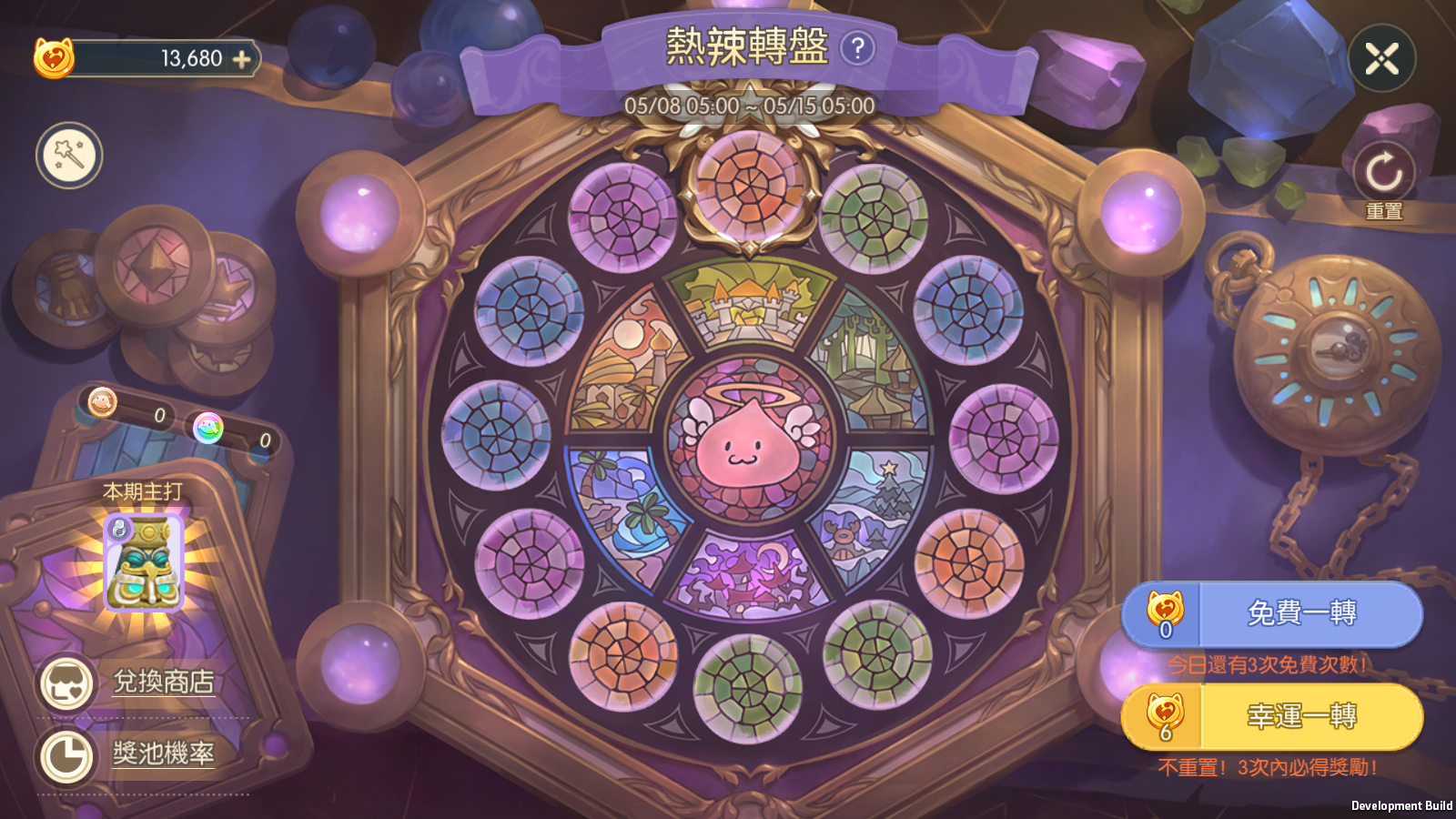
Task: Add currency with the plus button
Action: (242, 59)
